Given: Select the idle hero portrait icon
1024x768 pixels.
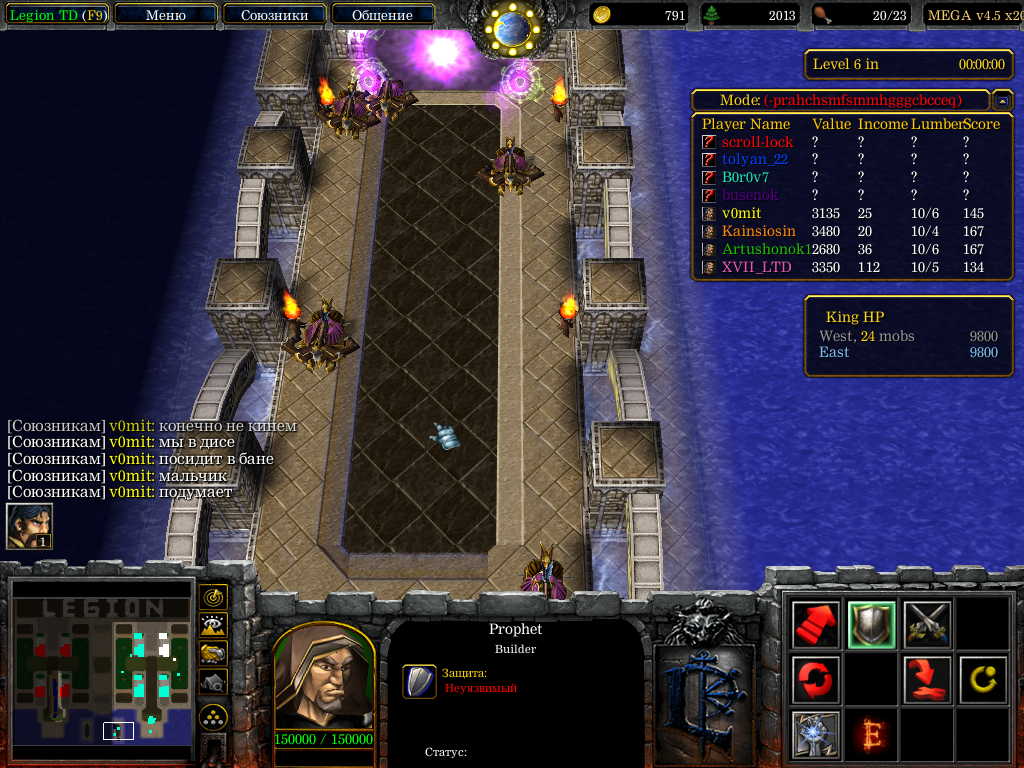Looking at the screenshot, I should [29, 526].
